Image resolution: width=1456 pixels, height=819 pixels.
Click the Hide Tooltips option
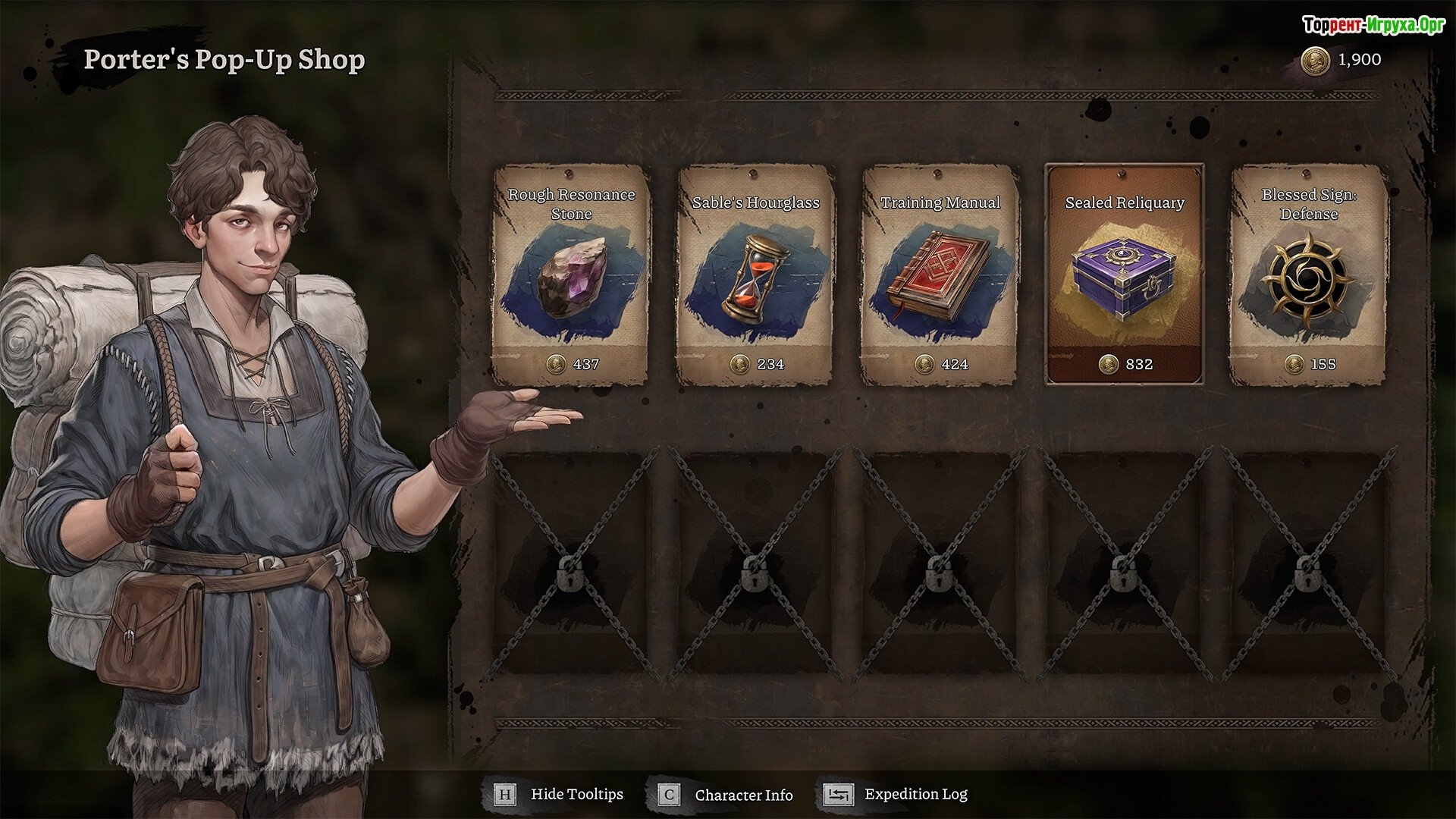click(x=560, y=795)
